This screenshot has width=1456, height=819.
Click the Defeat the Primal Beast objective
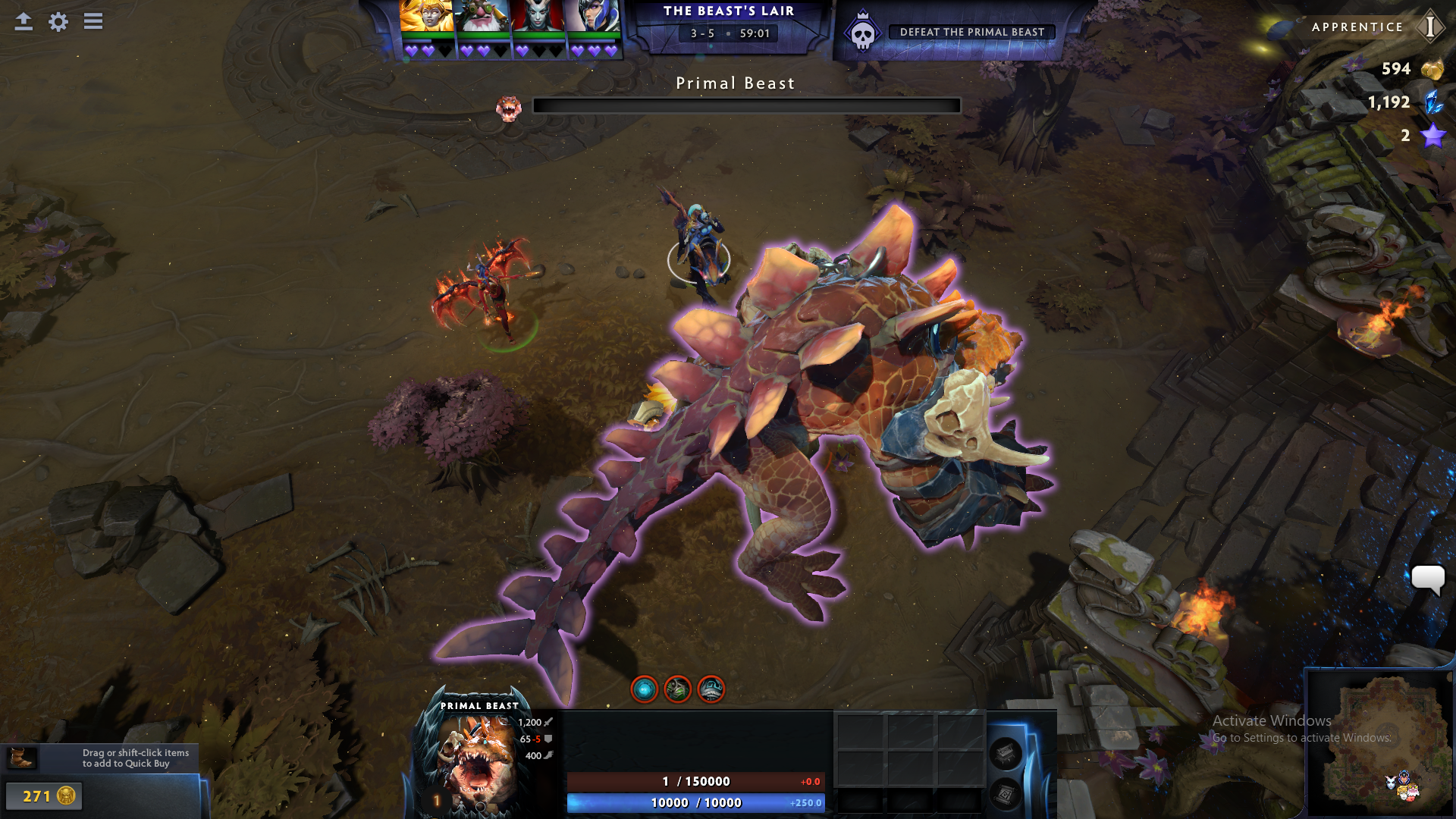(971, 32)
